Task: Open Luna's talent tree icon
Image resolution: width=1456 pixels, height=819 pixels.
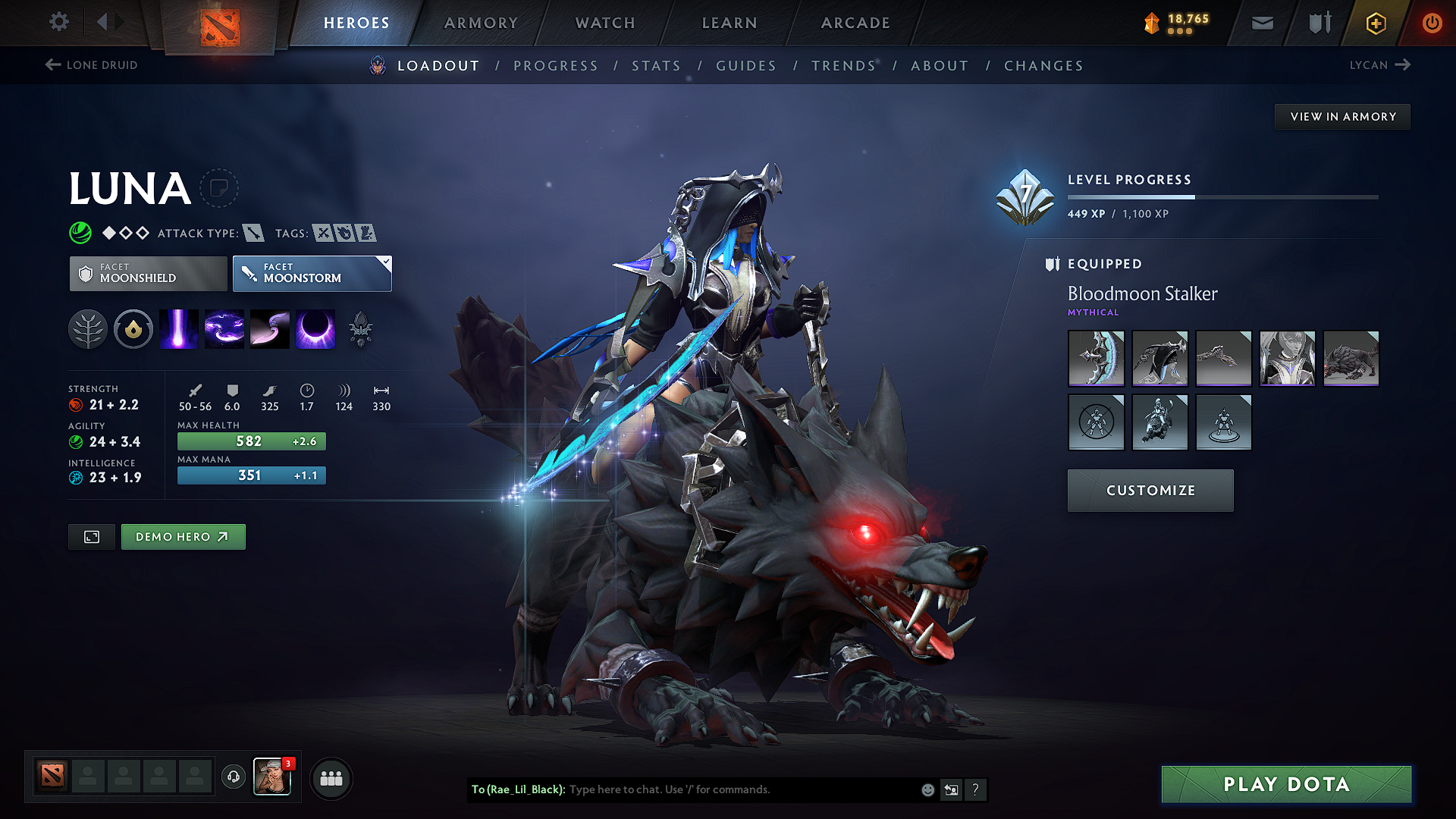Action: click(88, 328)
